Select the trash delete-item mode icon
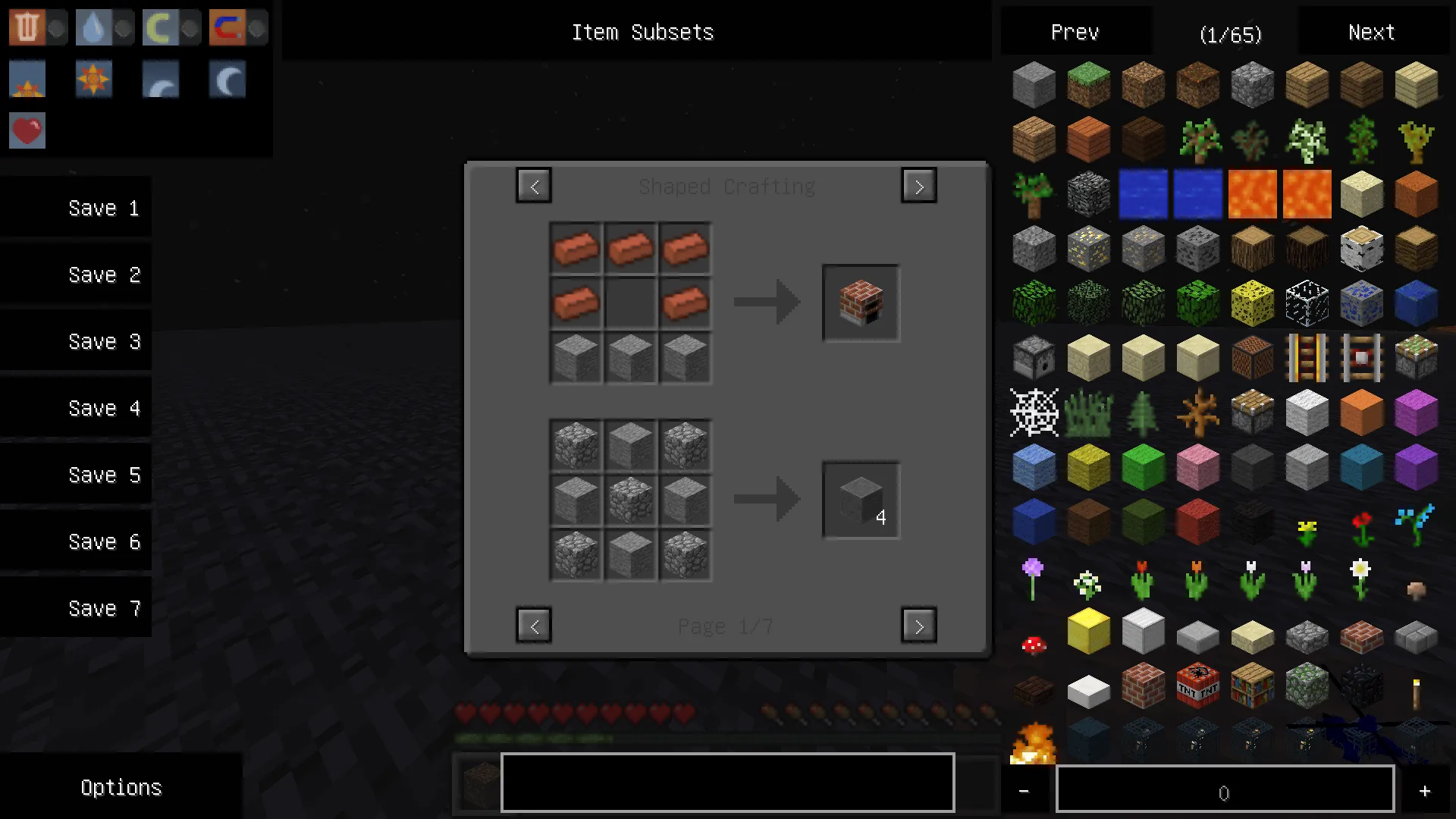1456x819 pixels. [x=27, y=27]
